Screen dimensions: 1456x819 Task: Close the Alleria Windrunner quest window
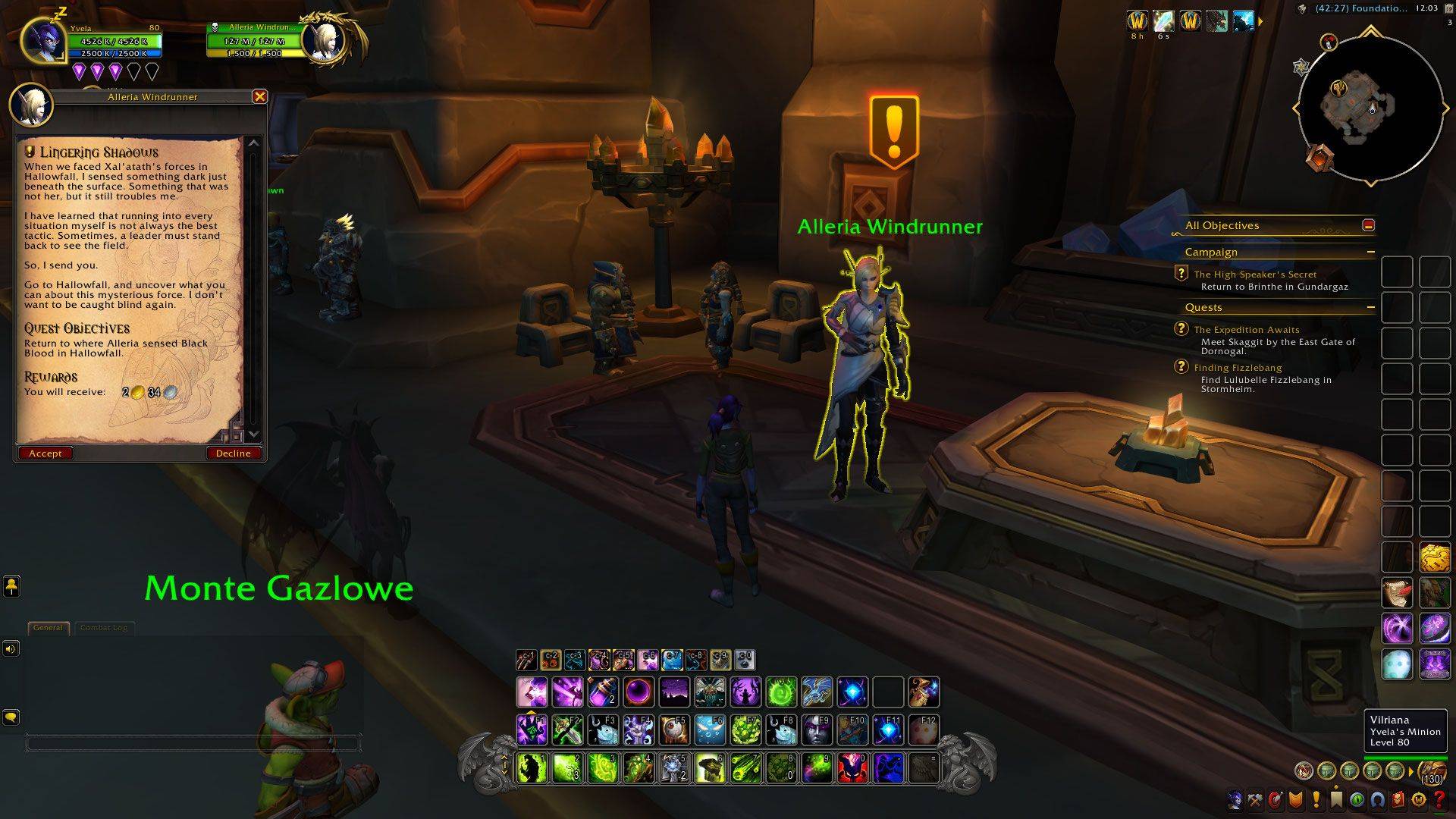(x=259, y=96)
